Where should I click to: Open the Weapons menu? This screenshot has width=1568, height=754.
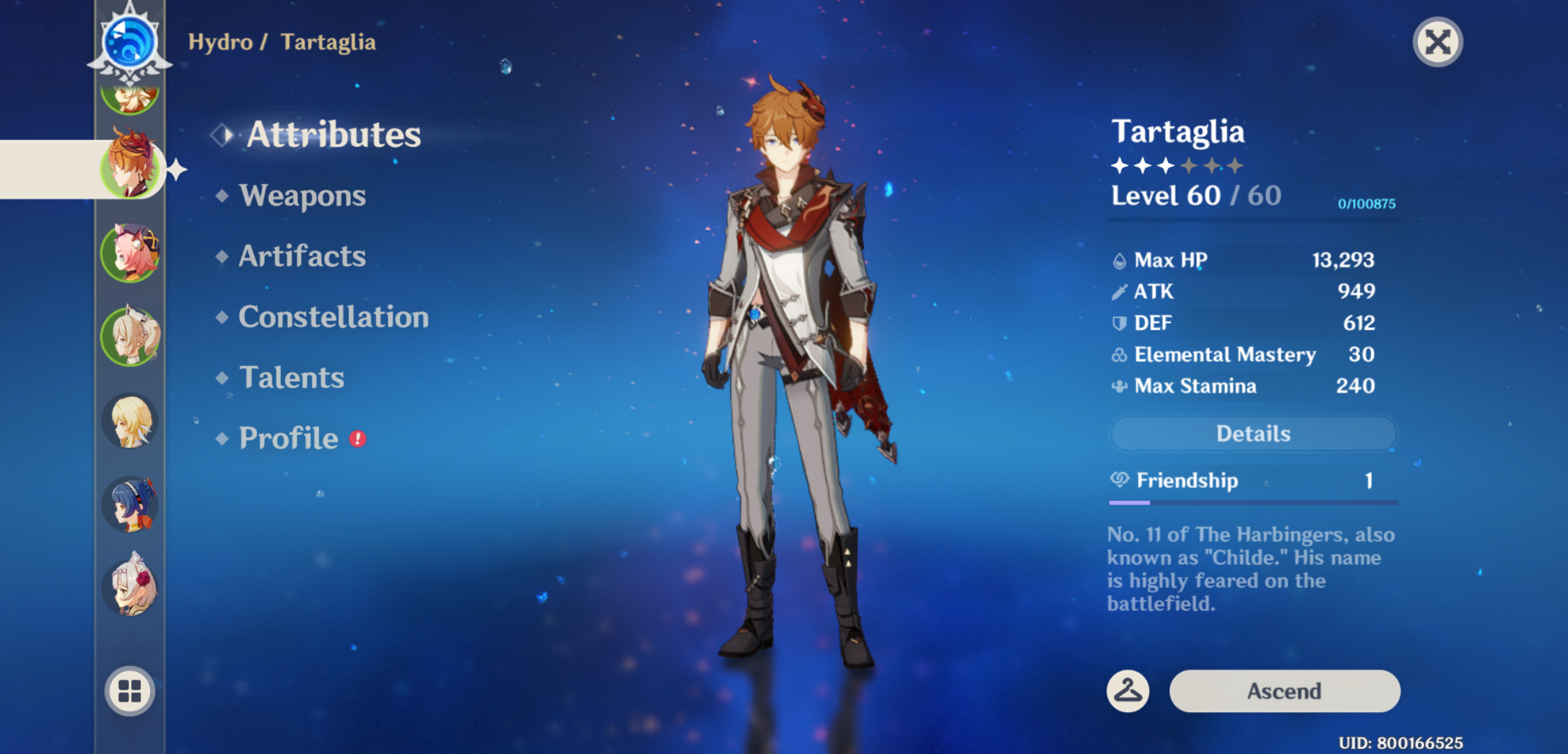[x=302, y=196]
